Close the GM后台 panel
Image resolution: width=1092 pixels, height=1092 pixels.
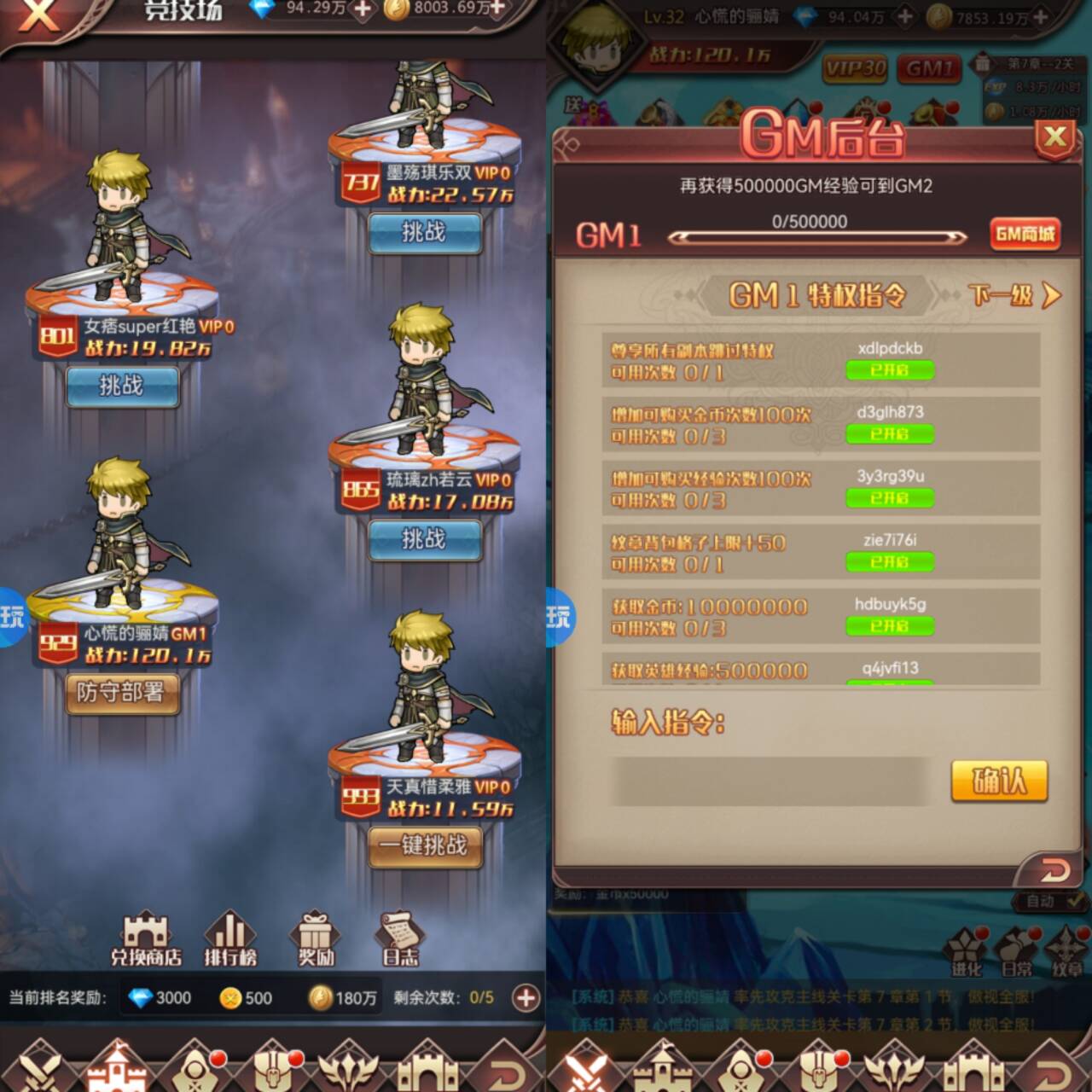pos(1054,137)
